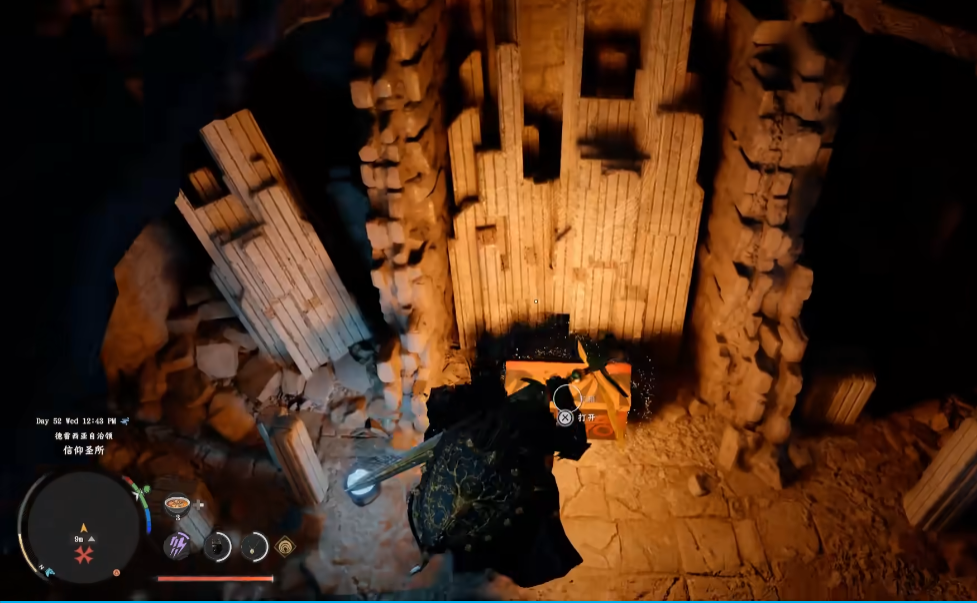Click the red cross marker on minimap
This screenshot has width=977, height=603.
click(x=83, y=553)
